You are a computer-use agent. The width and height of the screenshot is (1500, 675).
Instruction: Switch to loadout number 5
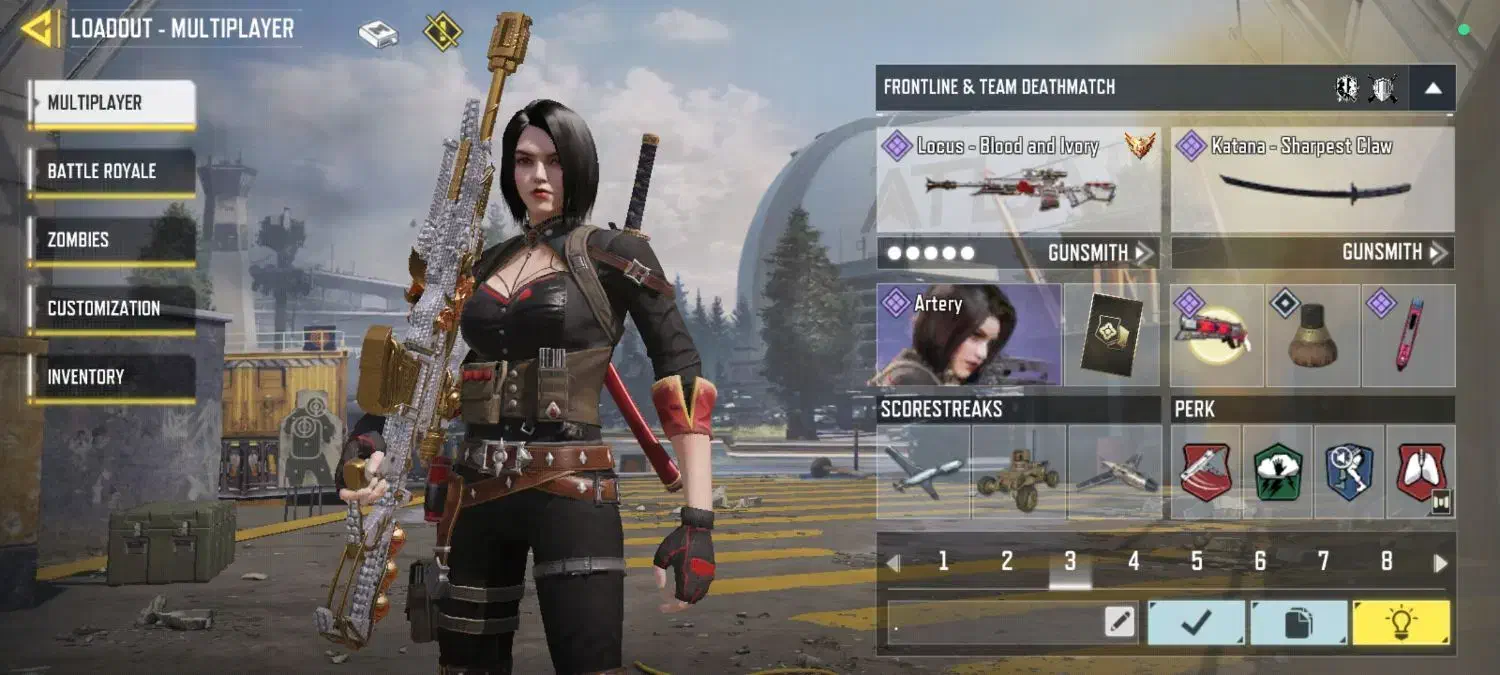tap(1196, 562)
